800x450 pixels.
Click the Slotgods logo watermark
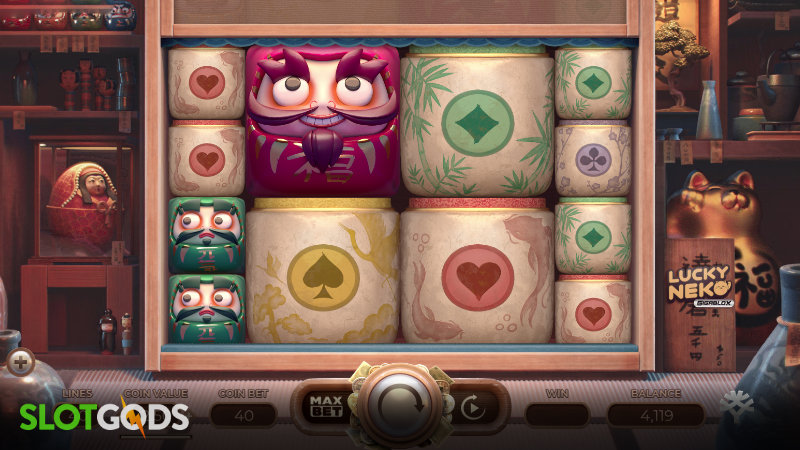coord(105,417)
